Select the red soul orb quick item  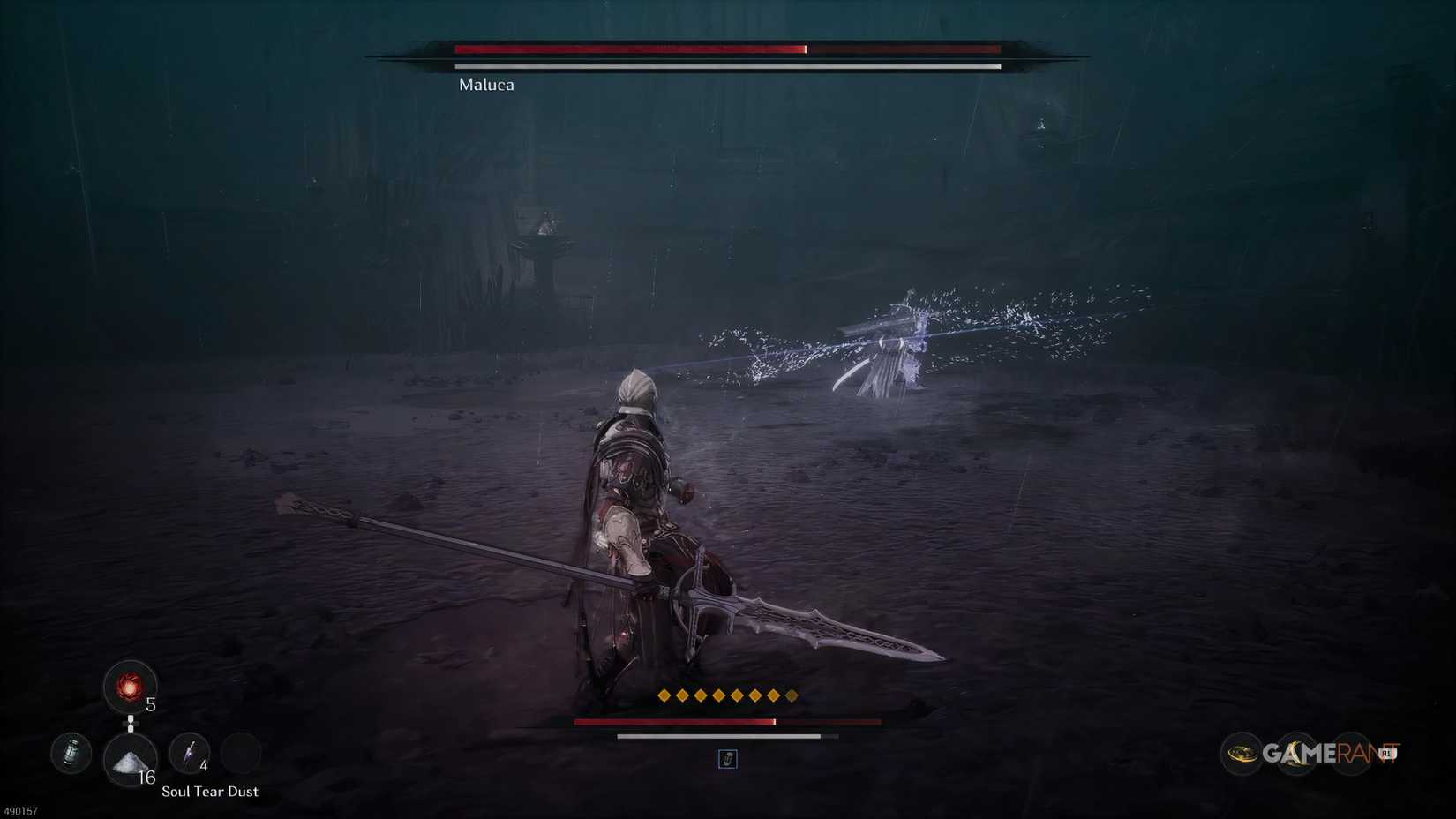tap(131, 687)
